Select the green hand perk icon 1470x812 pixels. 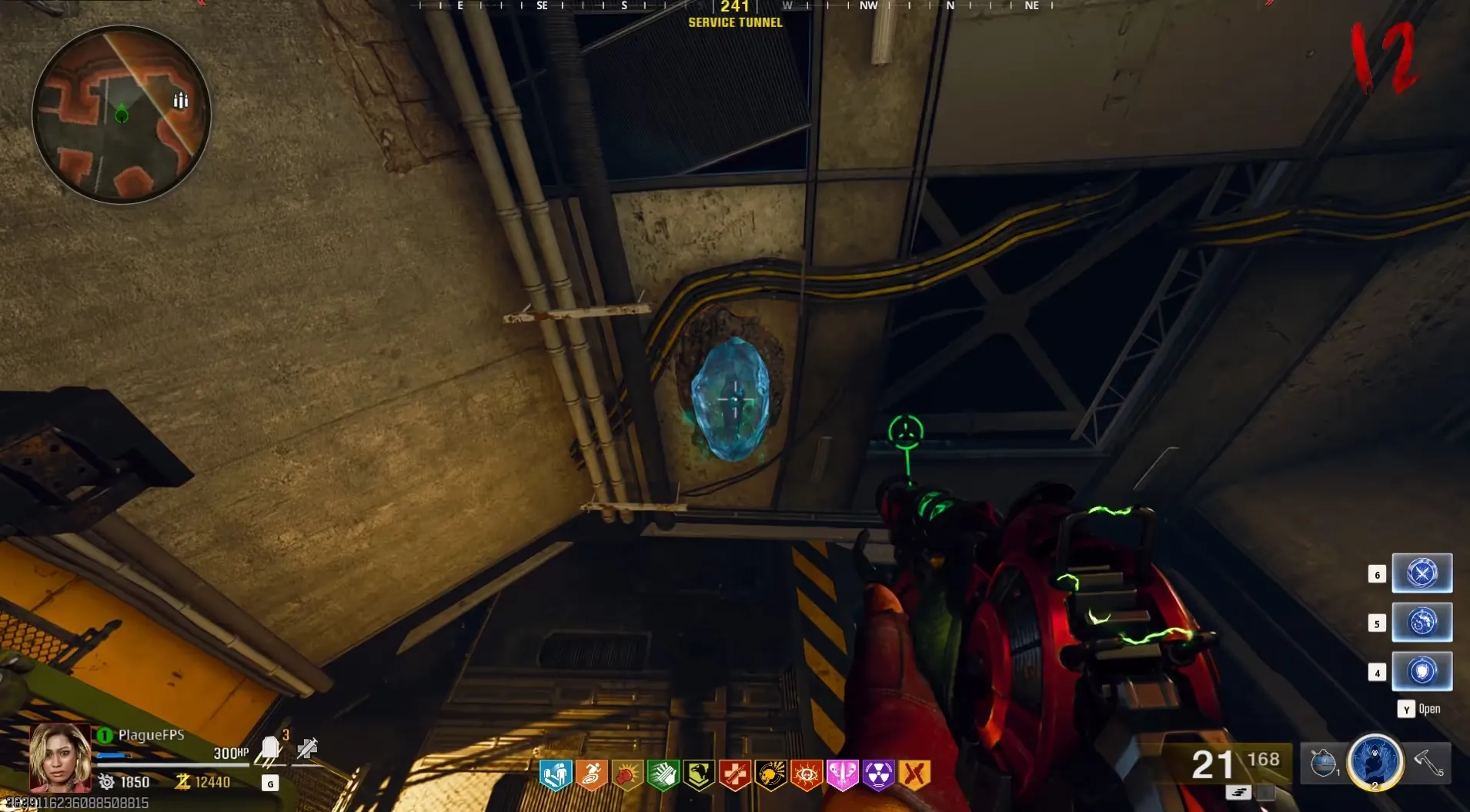click(663, 774)
